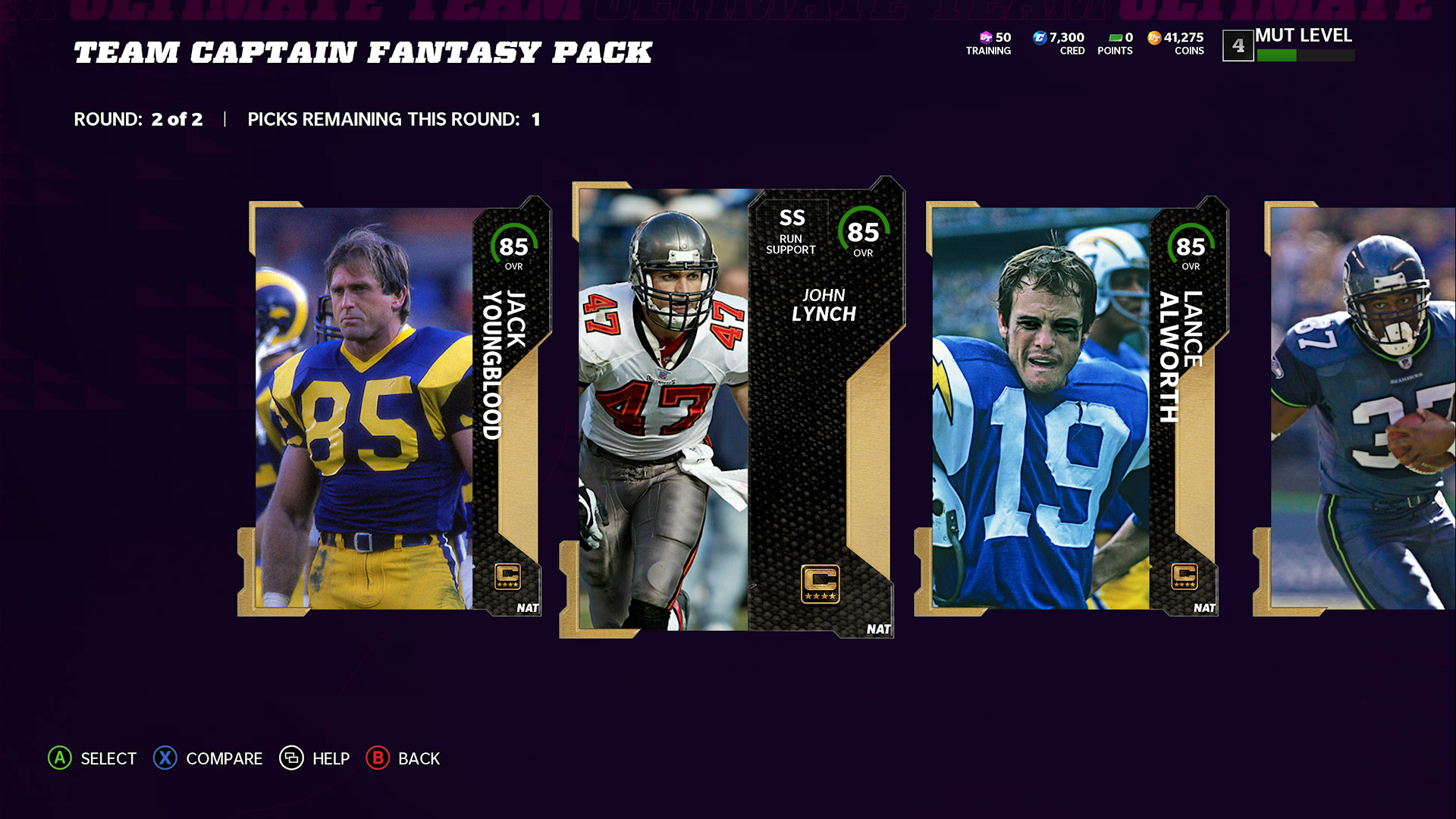The width and height of the screenshot is (1456, 819).
Task: Click the Coins currency icon
Action: click(x=1154, y=37)
